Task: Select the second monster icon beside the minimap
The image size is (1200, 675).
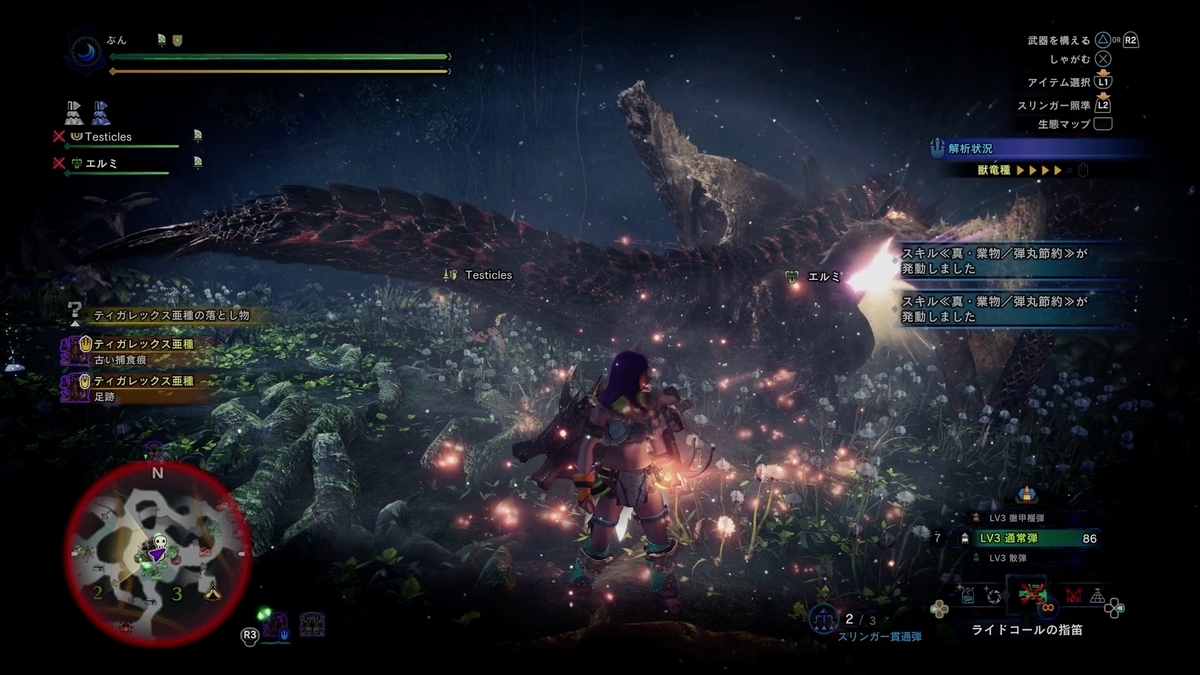Action: [312, 626]
